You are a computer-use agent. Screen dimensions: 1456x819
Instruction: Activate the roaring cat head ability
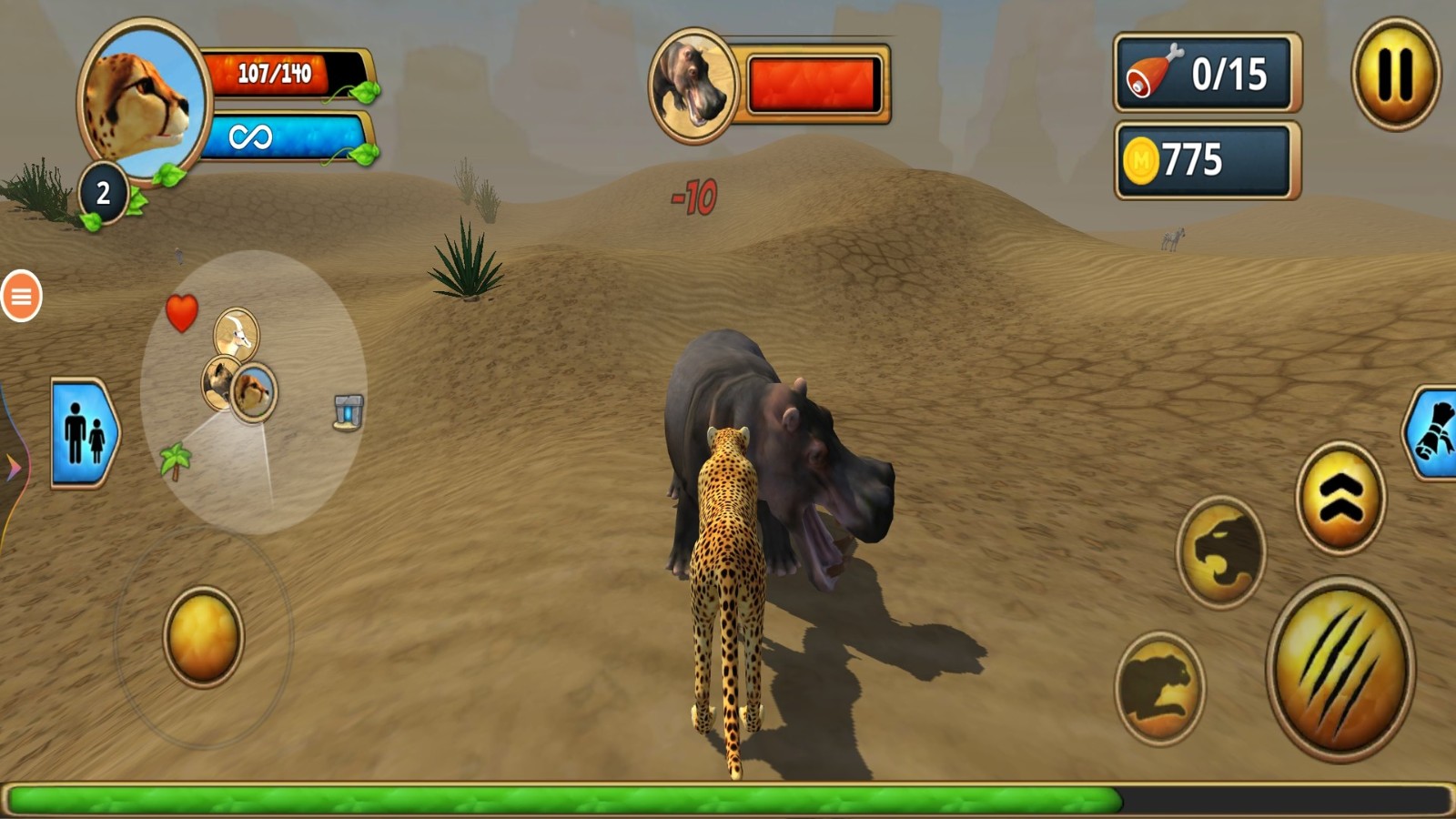coord(1220,551)
